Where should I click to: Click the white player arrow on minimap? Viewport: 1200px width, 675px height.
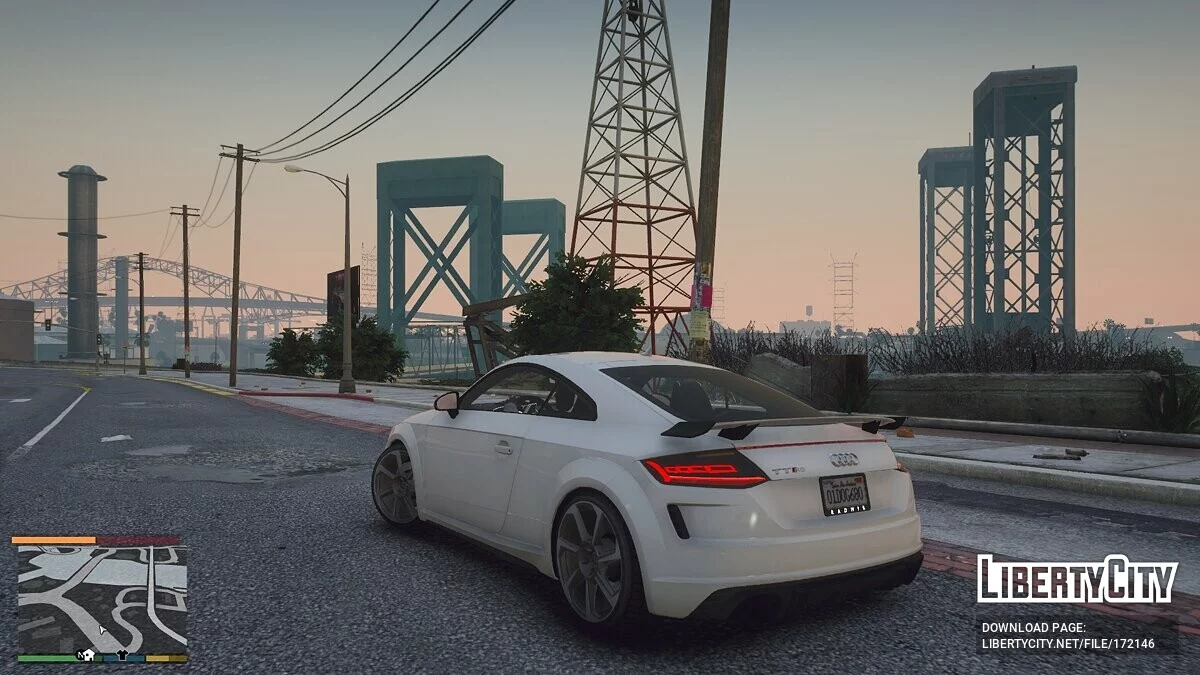[101, 630]
